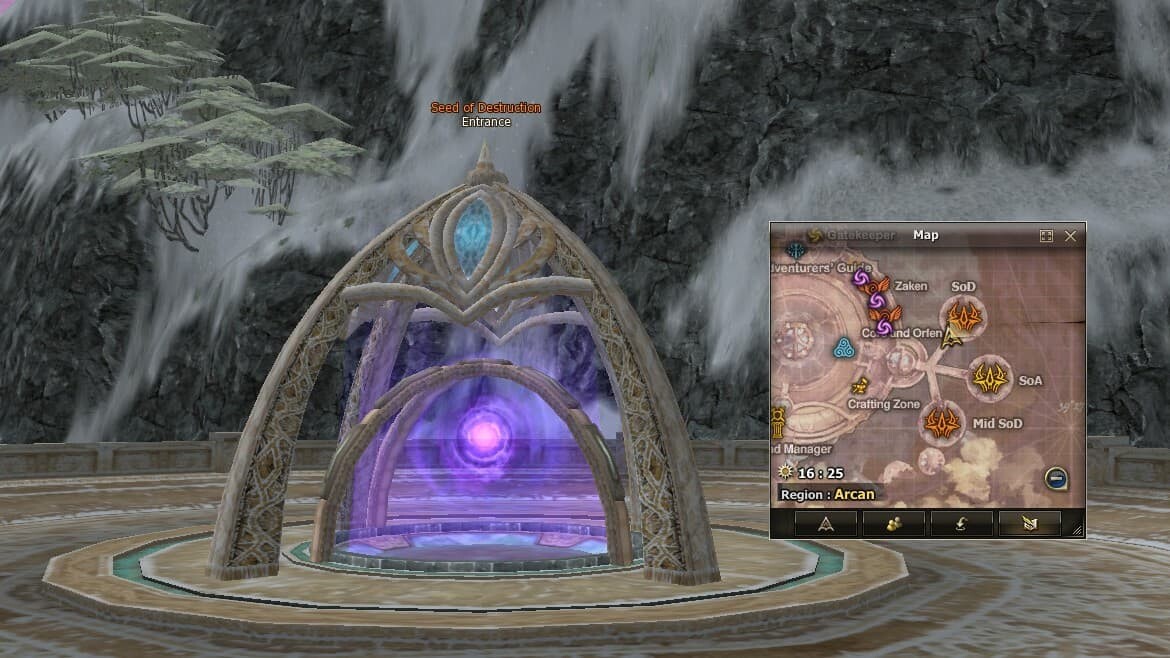Screen dimensions: 1170x658
Task: Click the blue triple-swirl map marker
Action: coord(842,348)
